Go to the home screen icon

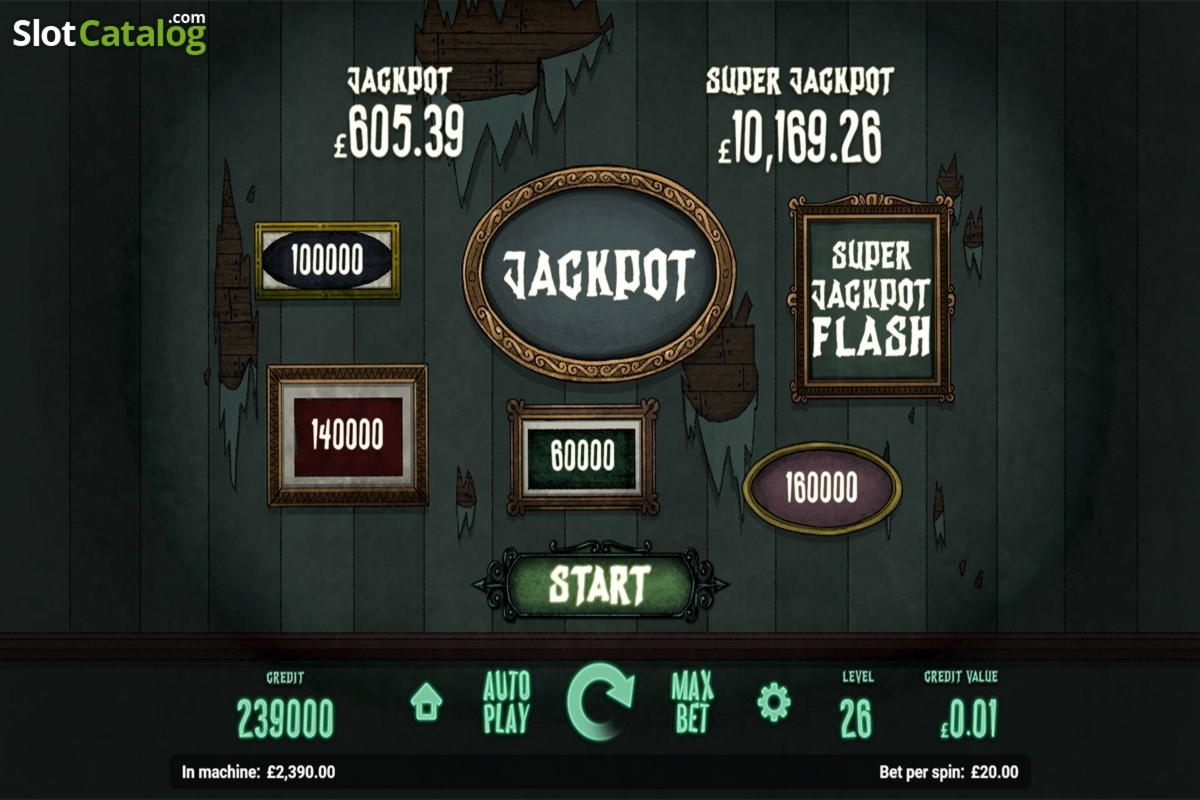pos(426,703)
